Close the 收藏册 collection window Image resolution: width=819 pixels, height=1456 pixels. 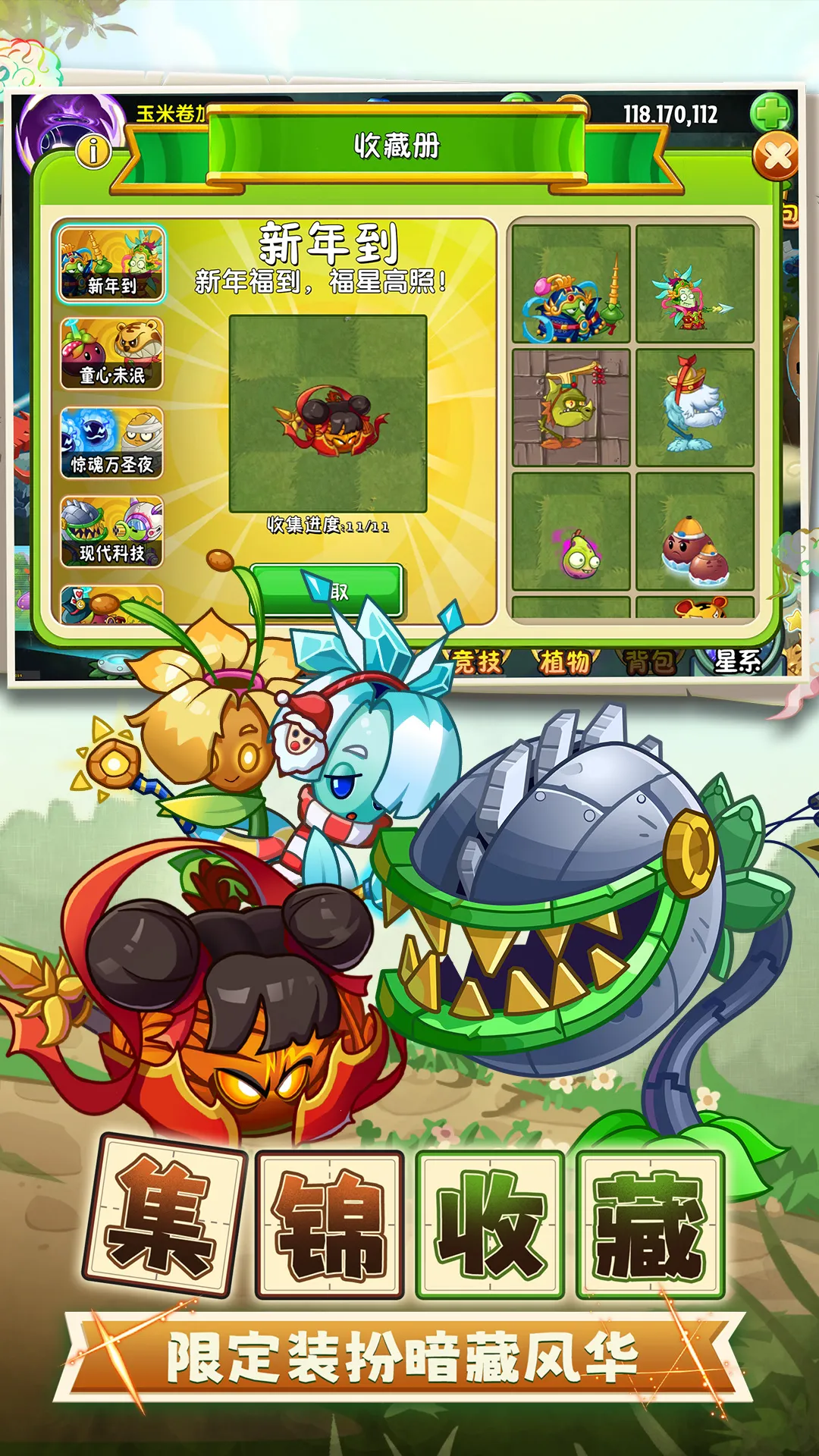tap(776, 157)
